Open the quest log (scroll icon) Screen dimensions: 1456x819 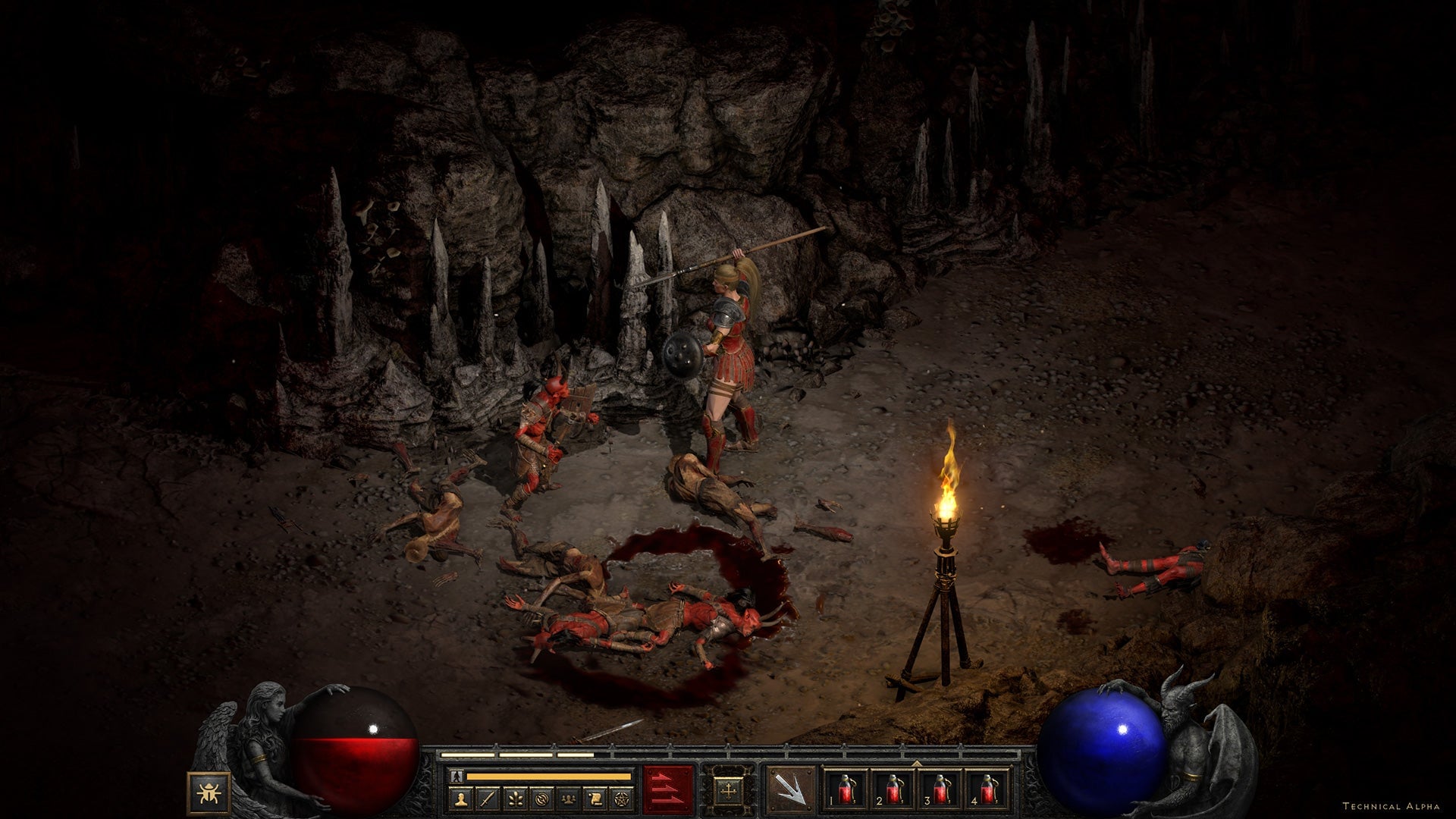tap(596, 798)
